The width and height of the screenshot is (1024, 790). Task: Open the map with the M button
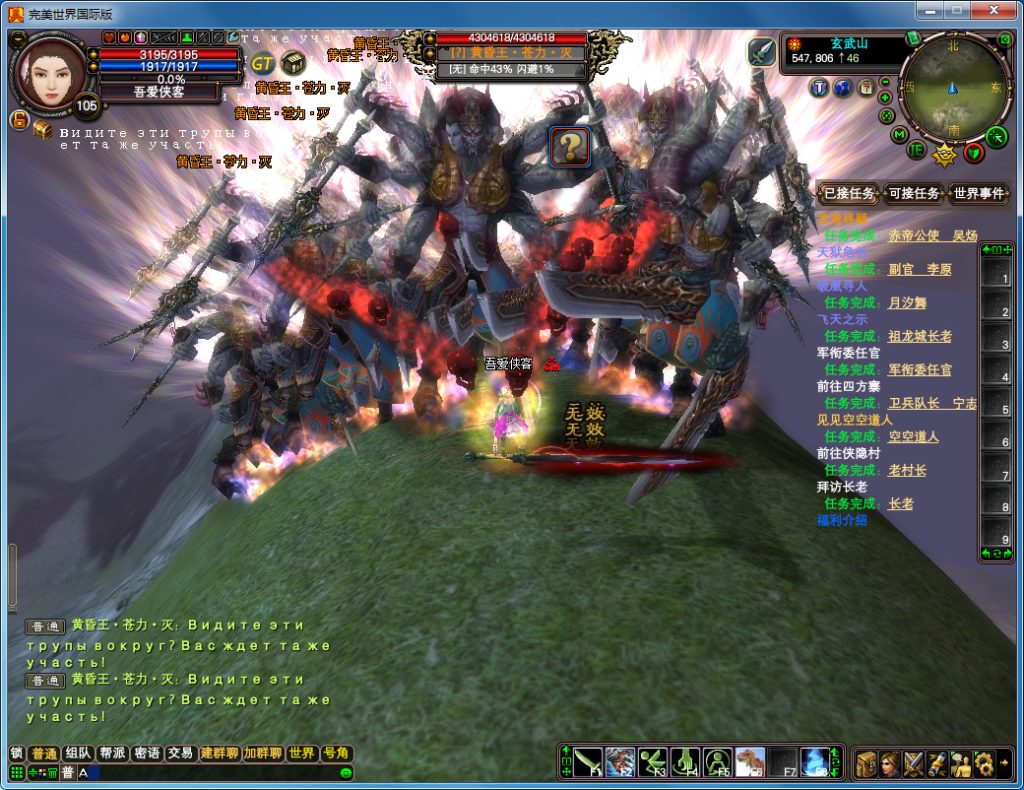pos(900,134)
